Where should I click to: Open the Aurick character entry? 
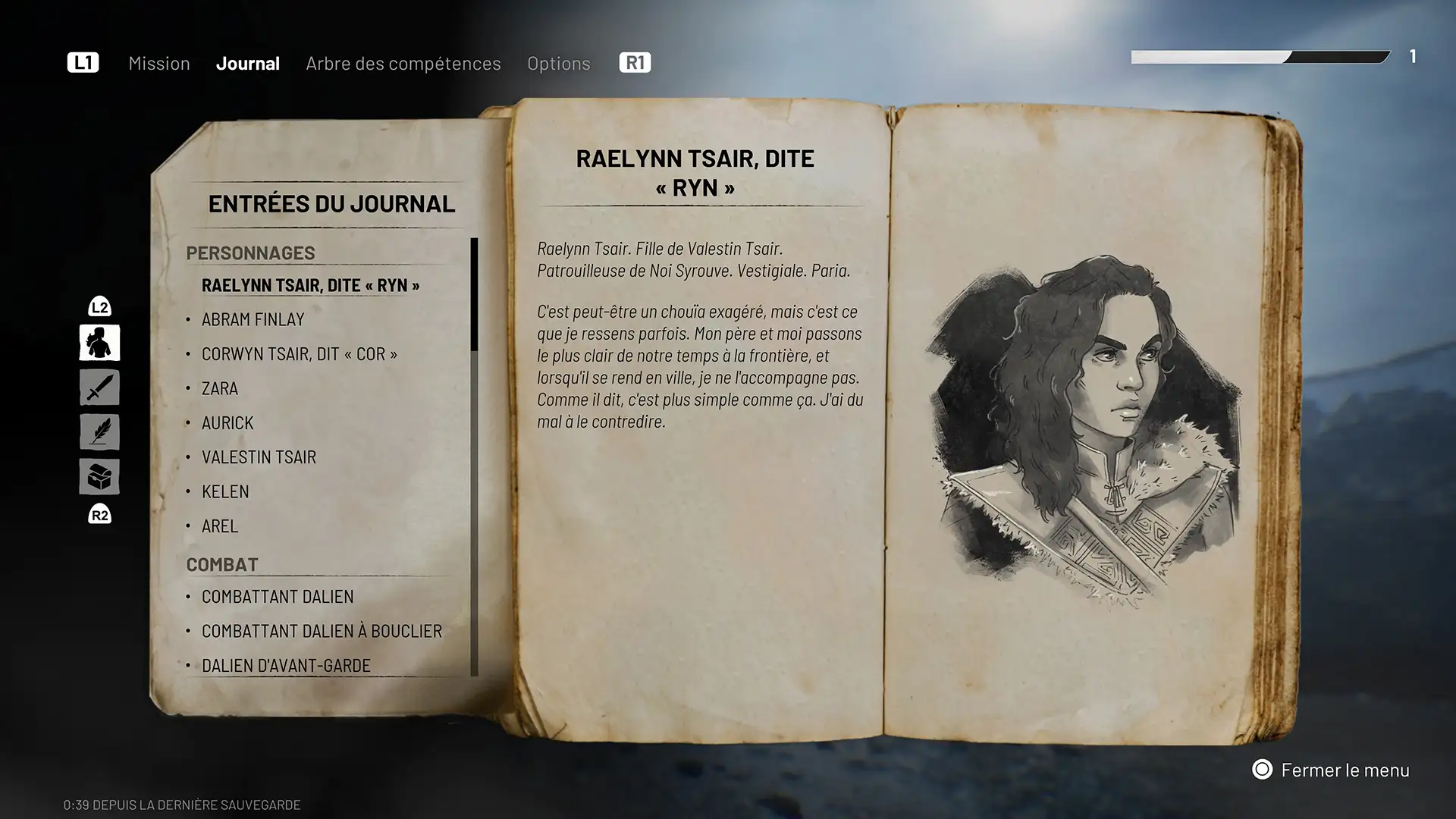[227, 423]
